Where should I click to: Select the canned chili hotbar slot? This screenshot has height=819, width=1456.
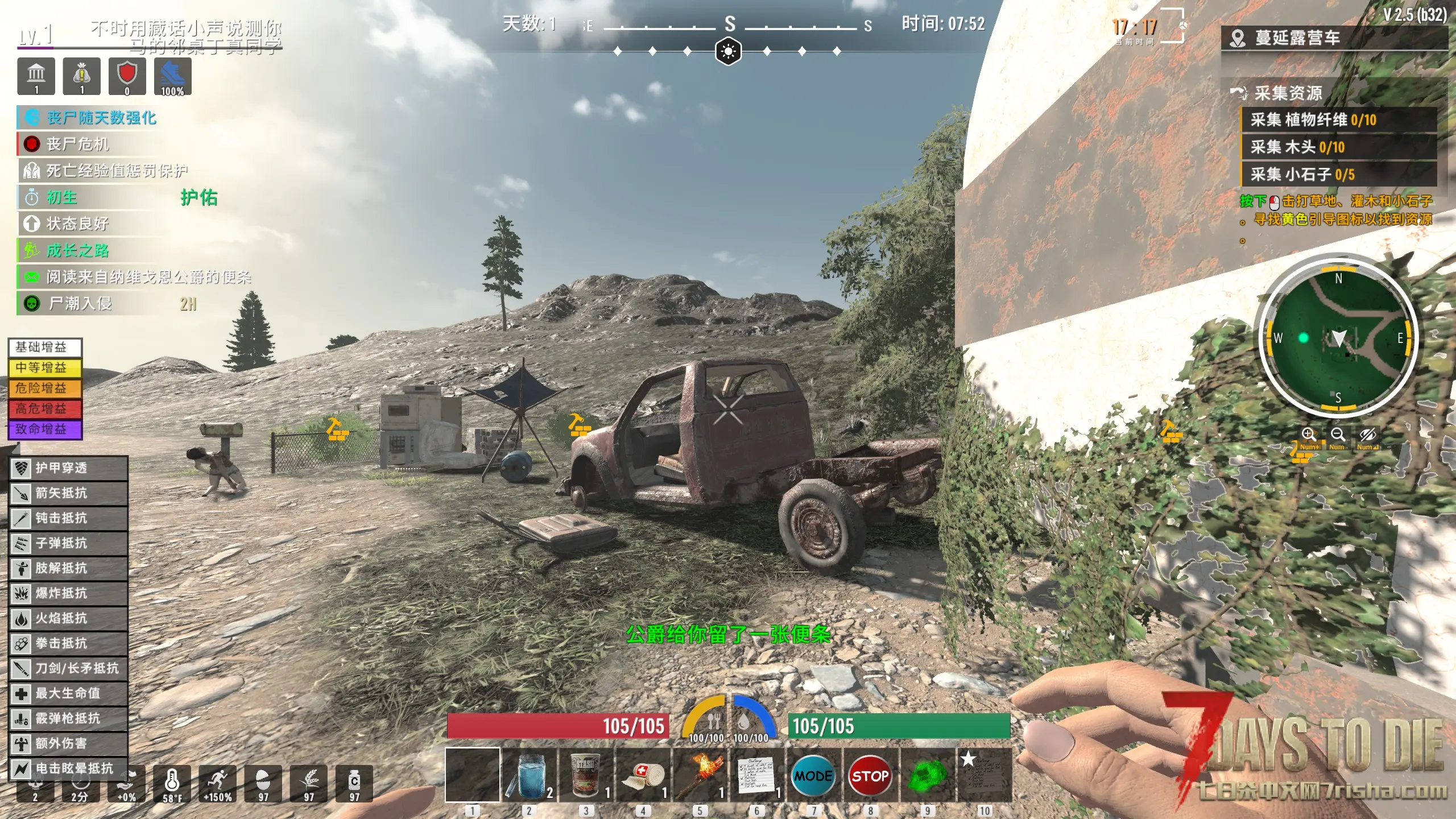[x=586, y=775]
